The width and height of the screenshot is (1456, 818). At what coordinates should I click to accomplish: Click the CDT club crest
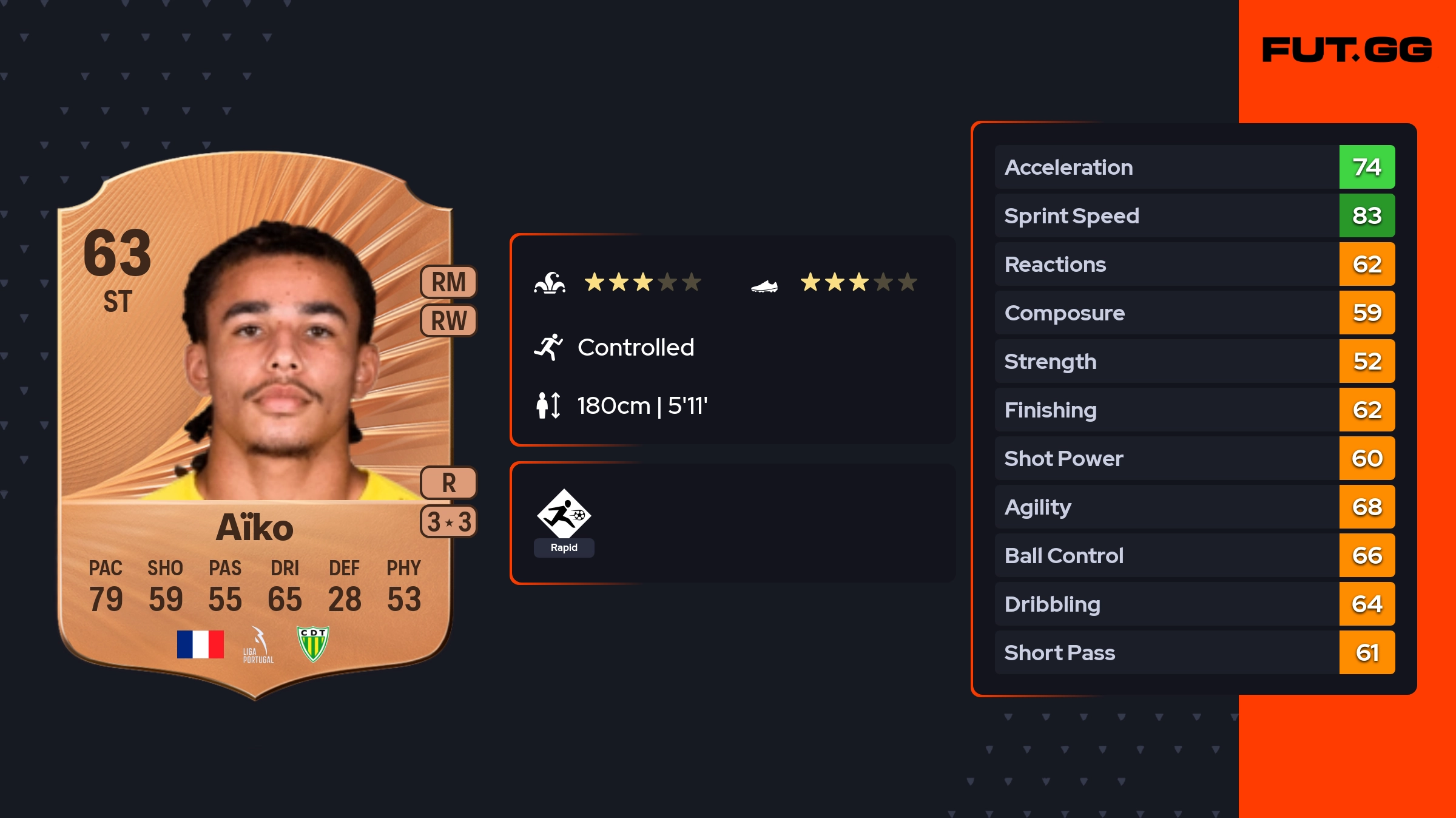[x=313, y=643]
